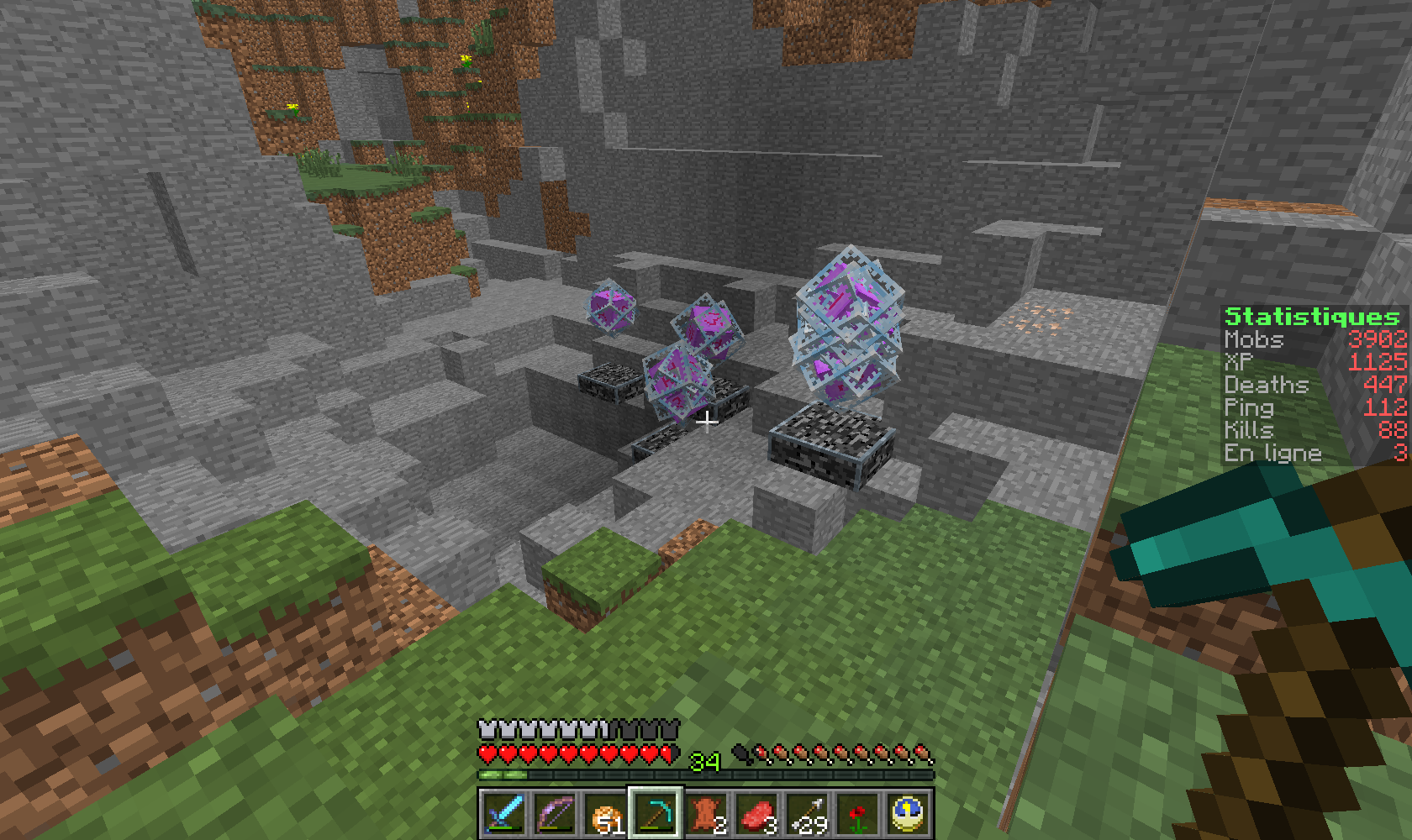Screen dimensions: 1412x840
Task: Select the diamond pickaxe hotbar slot
Action: pyautogui.click(x=656, y=813)
